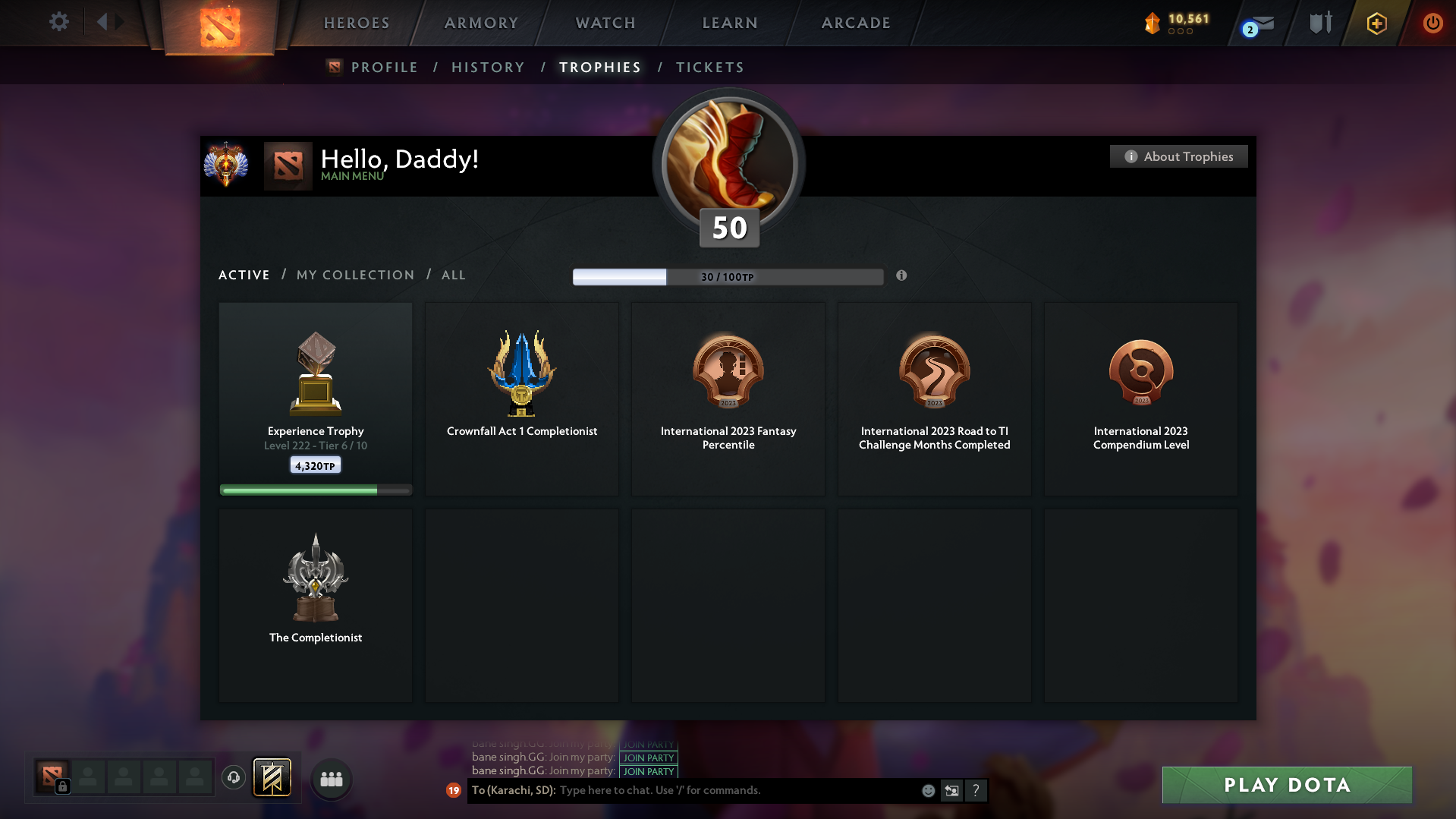Open voice chat with the headset icon
The image size is (1456, 819).
(234, 777)
